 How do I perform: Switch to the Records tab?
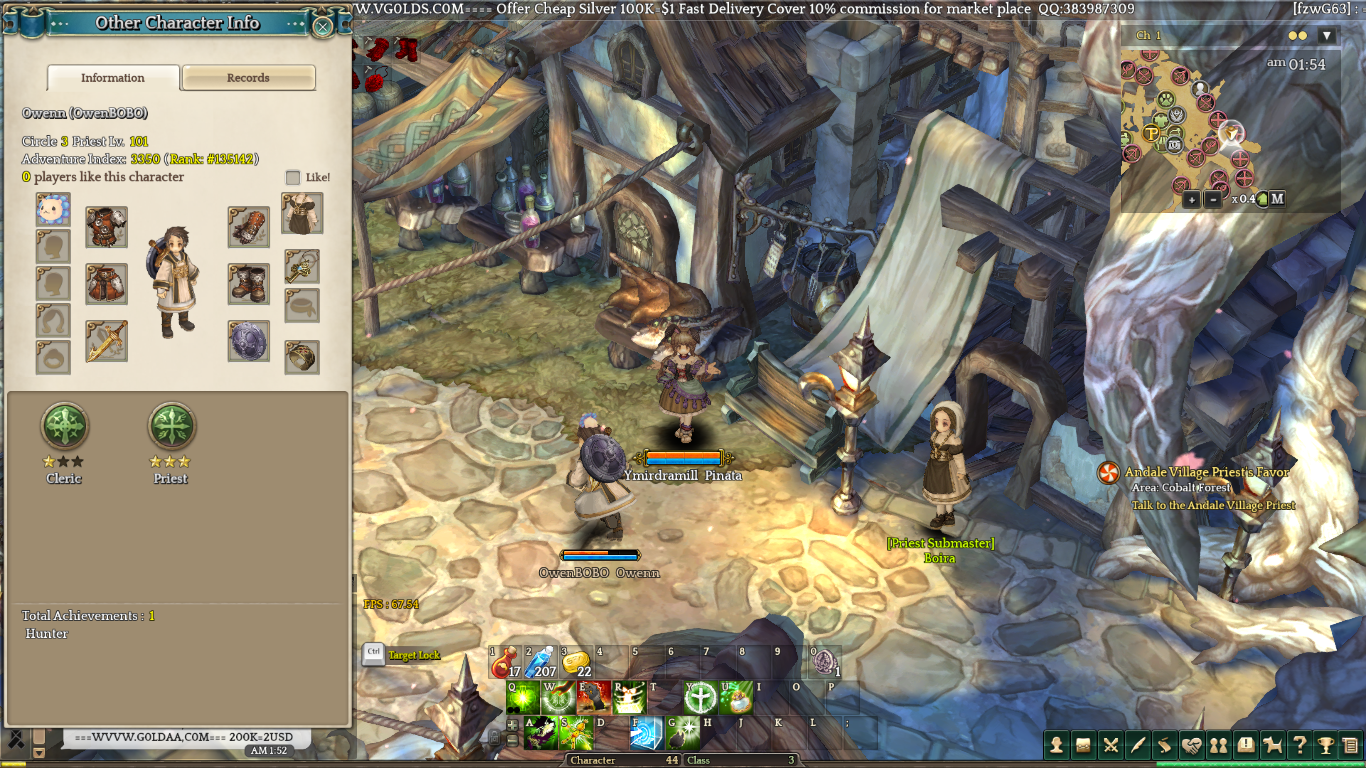point(248,78)
